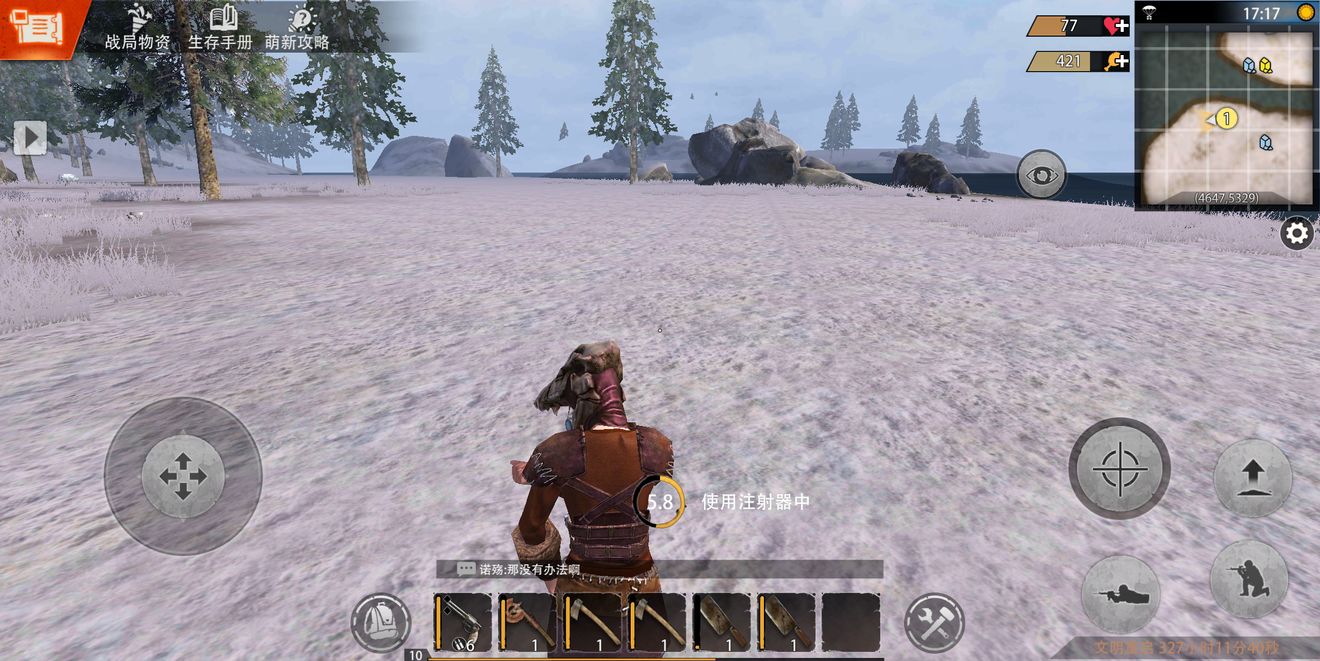1320x661 pixels.
Task: Open the 萌新攻略 beginner guide
Action: tap(298, 28)
